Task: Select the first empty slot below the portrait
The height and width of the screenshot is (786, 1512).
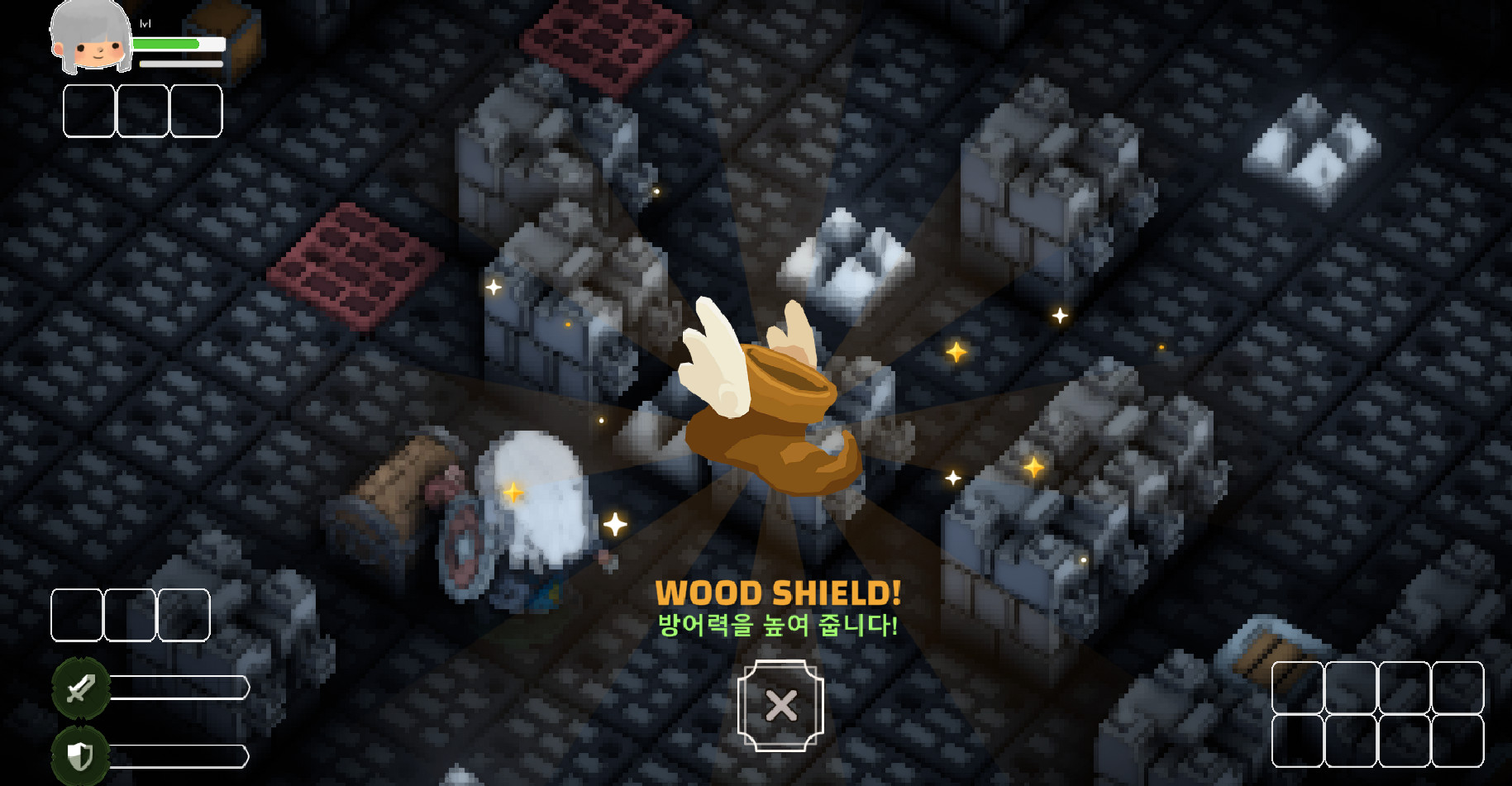Action: coord(88,110)
